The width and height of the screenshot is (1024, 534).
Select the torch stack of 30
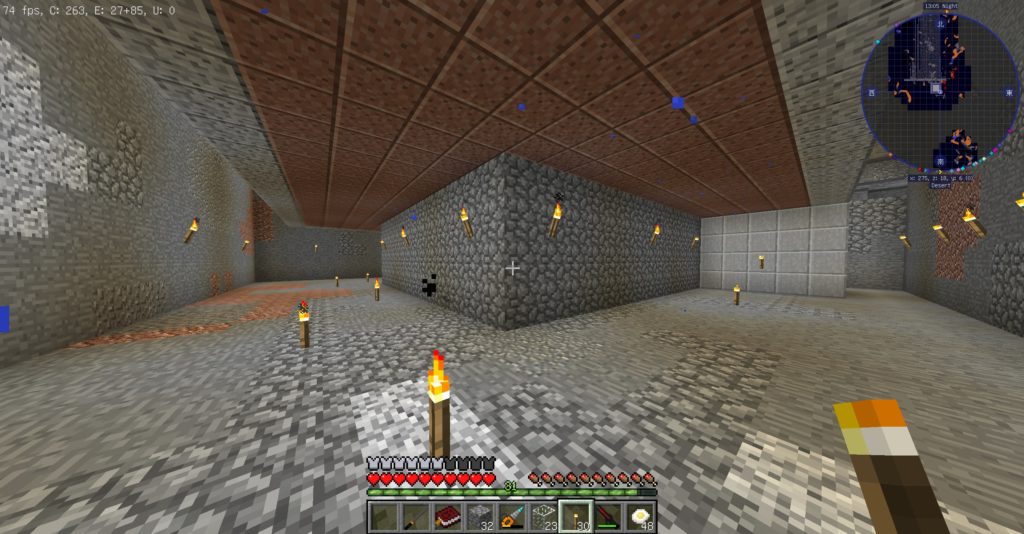pos(575,517)
